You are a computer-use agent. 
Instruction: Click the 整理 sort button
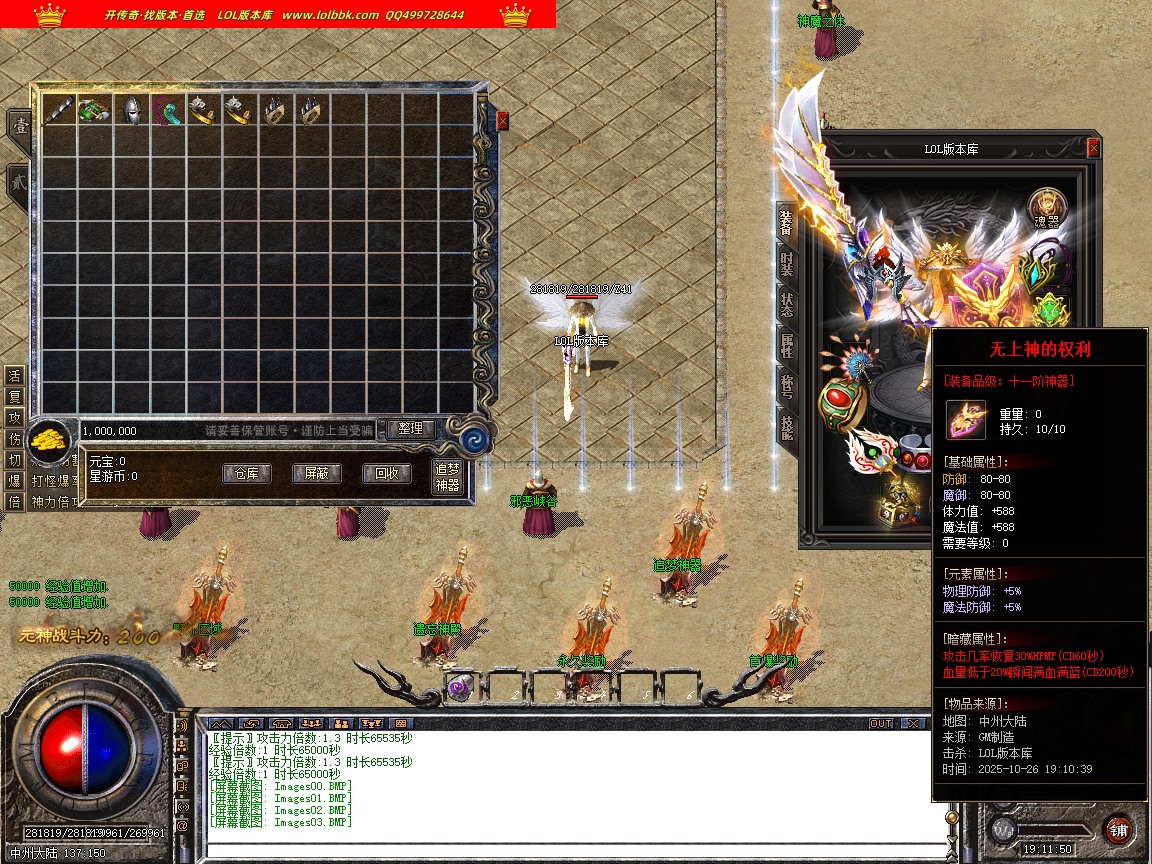coord(410,429)
